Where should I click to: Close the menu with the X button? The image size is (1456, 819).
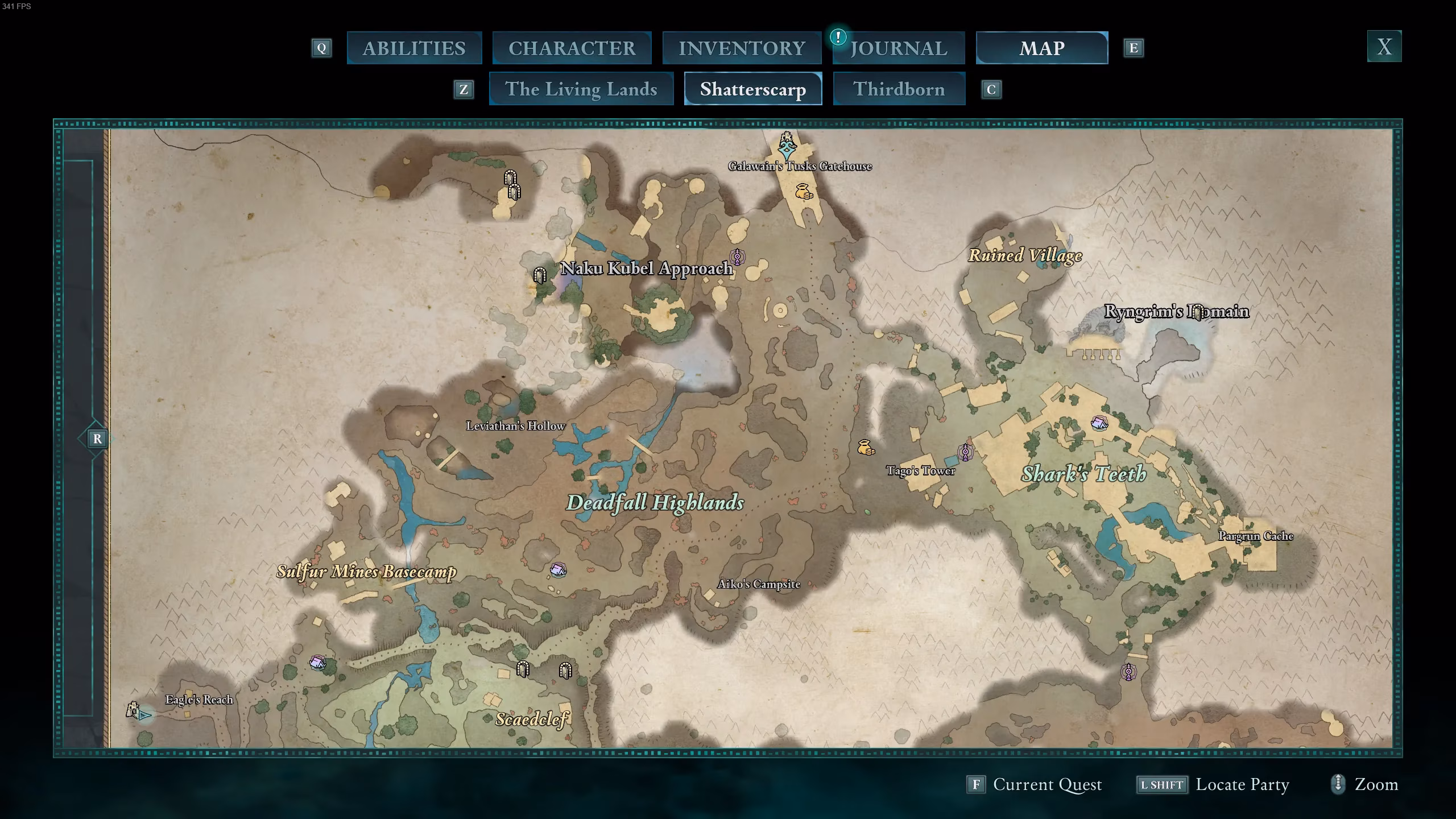(1384, 46)
